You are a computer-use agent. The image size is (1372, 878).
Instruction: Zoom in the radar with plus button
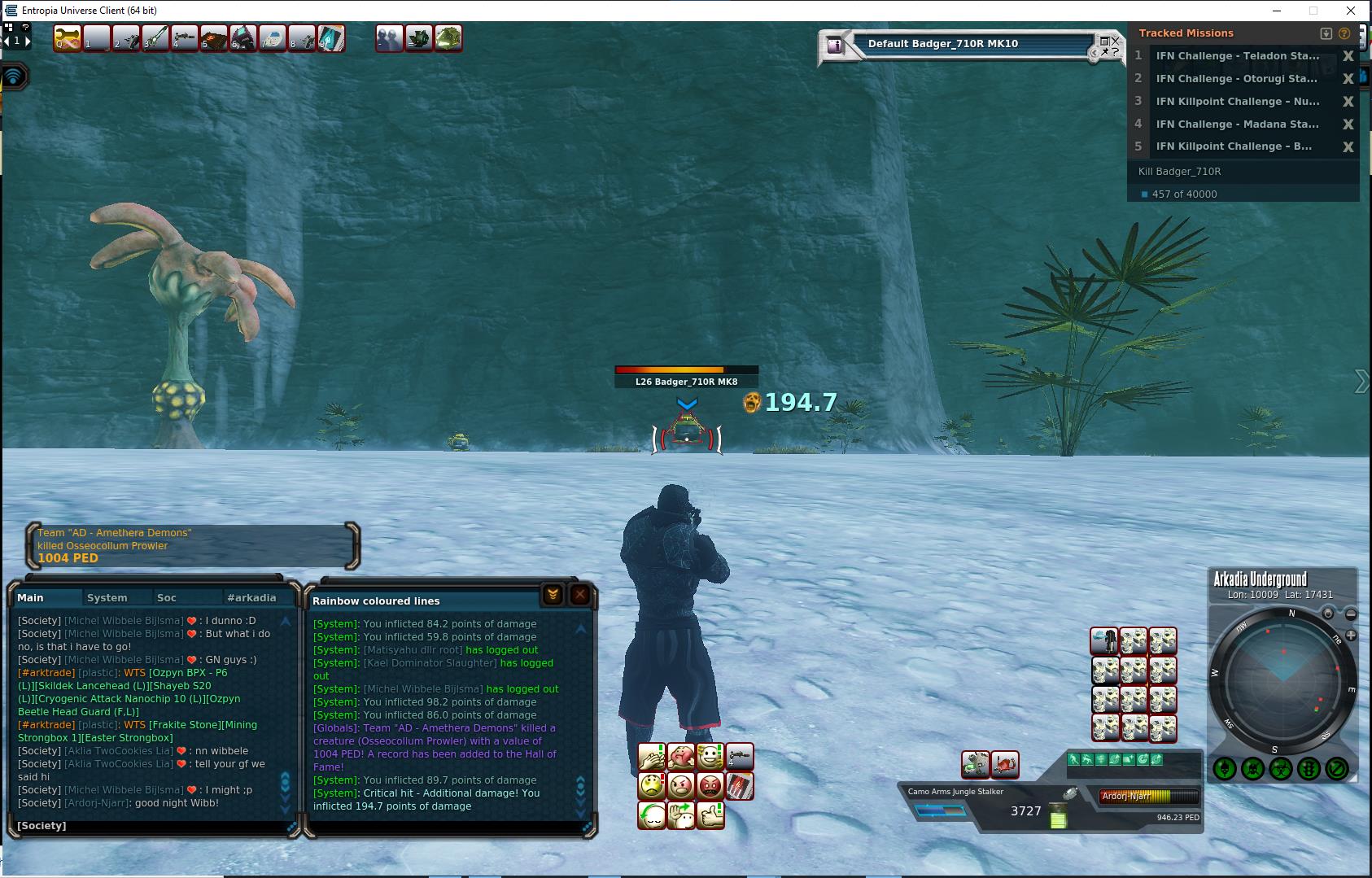pyautogui.click(x=1351, y=635)
